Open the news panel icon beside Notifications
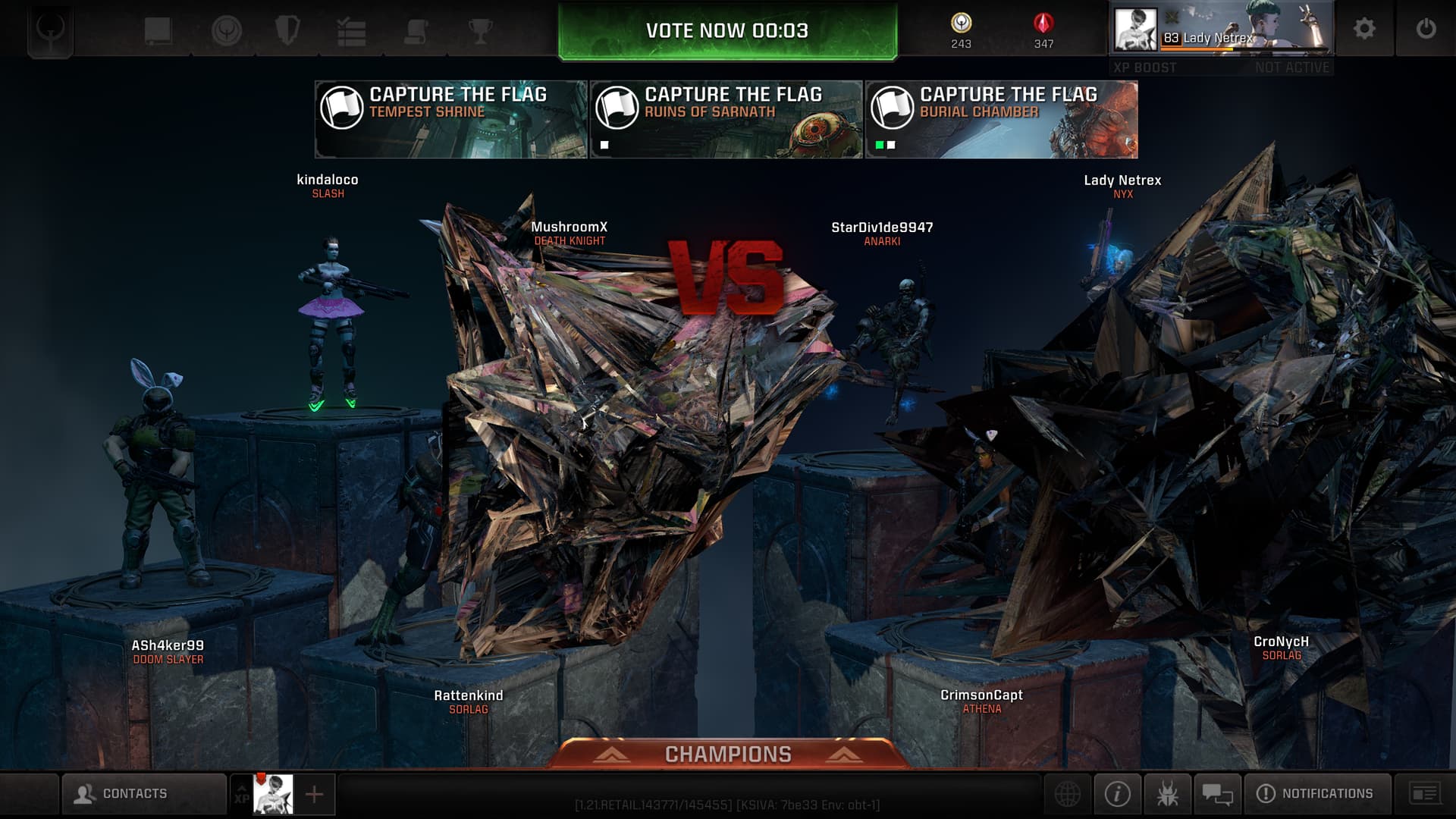This screenshot has width=1456, height=819. 1424,794
